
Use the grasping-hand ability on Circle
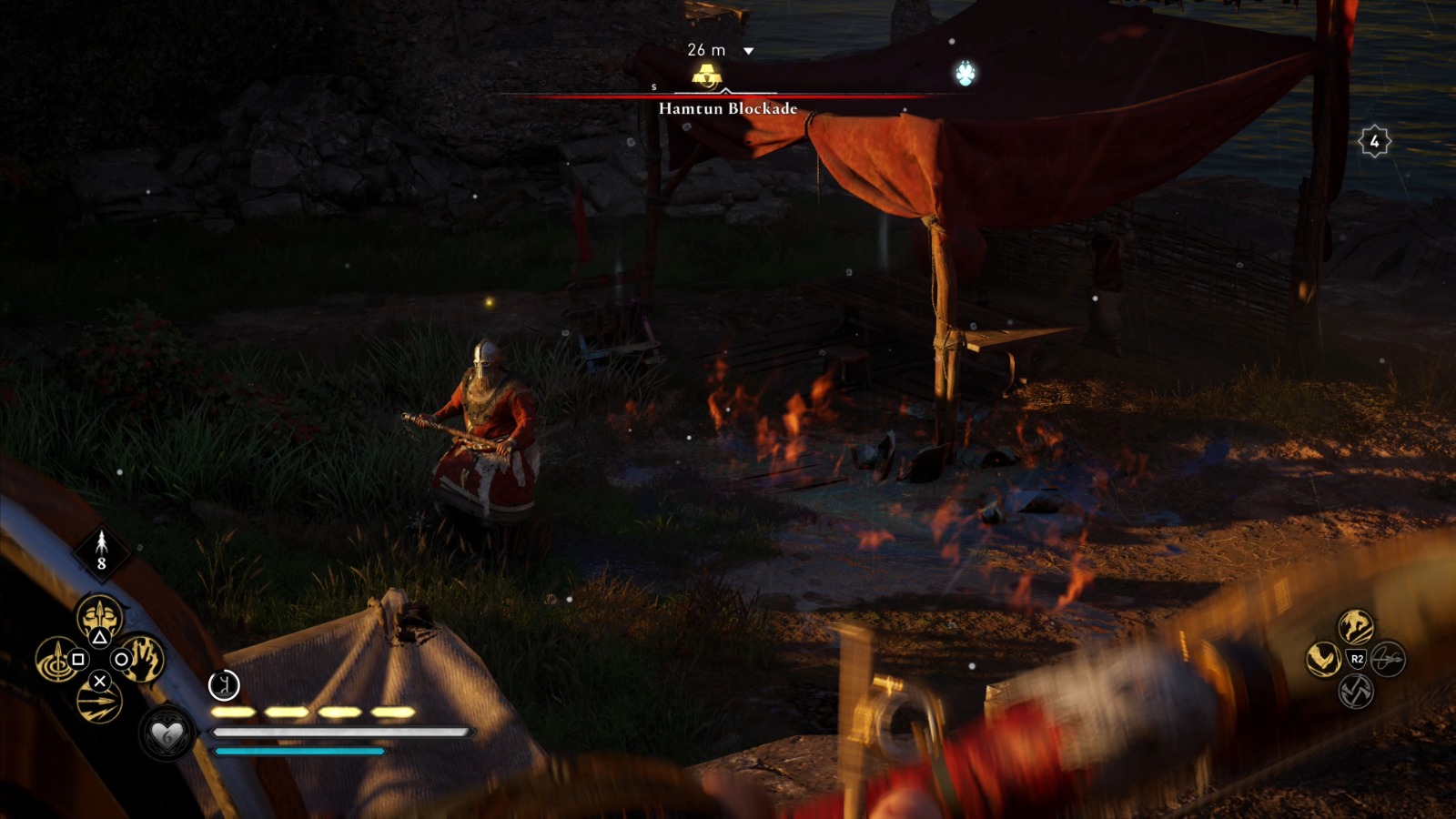[x=142, y=660]
